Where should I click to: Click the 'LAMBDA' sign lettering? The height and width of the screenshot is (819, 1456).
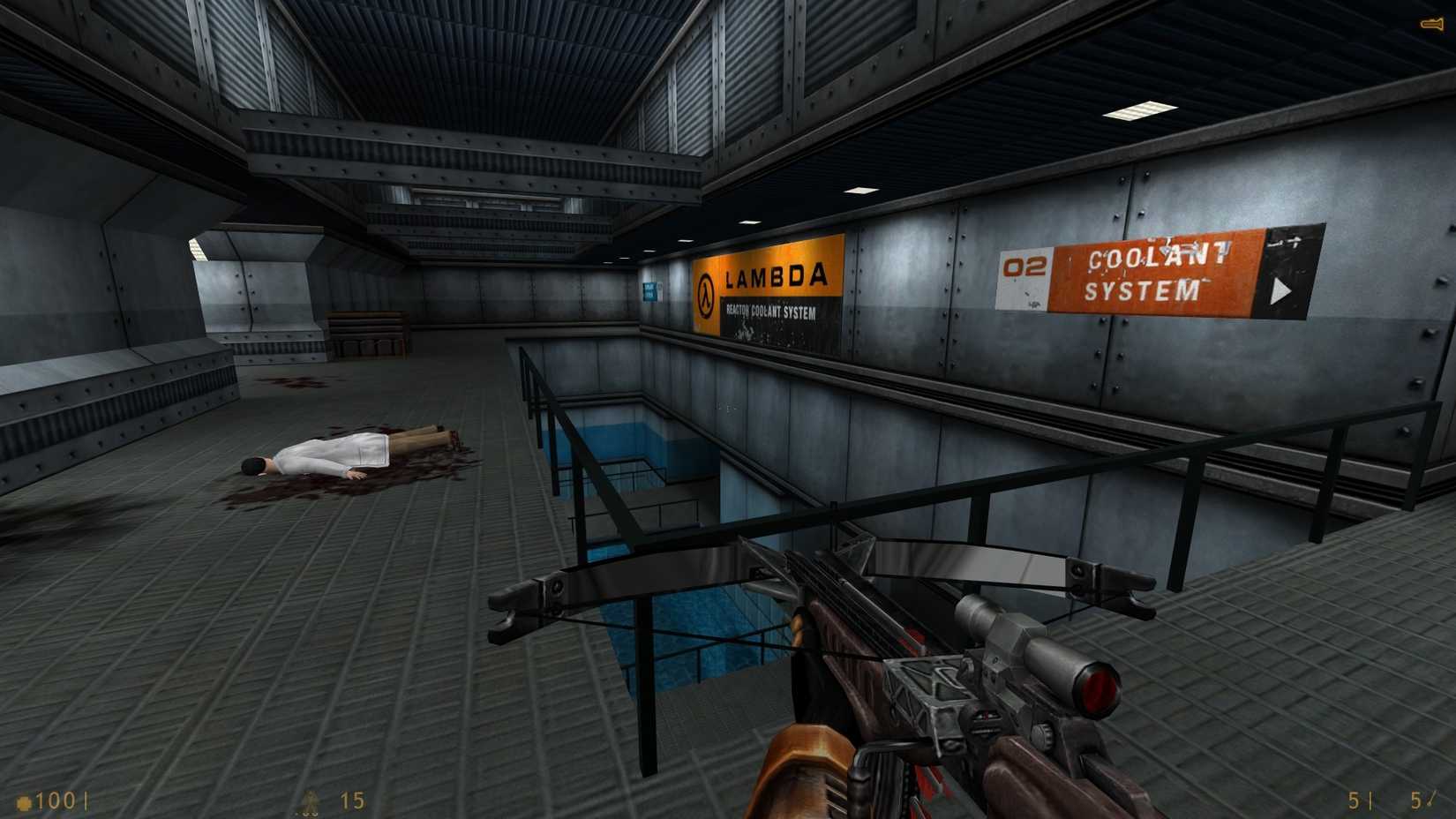point(777,278)
